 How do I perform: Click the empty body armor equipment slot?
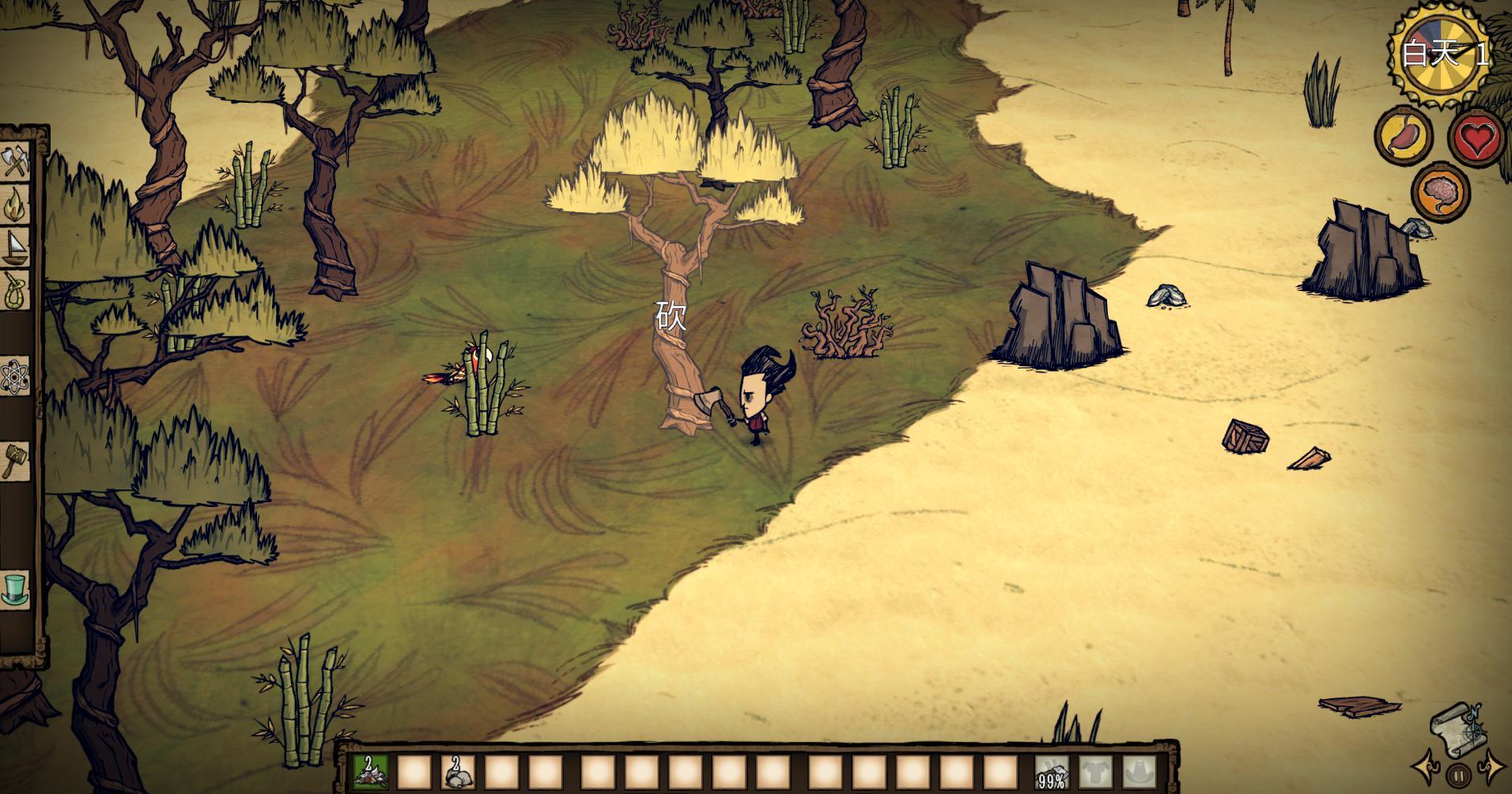click(x=1095, y=773)
